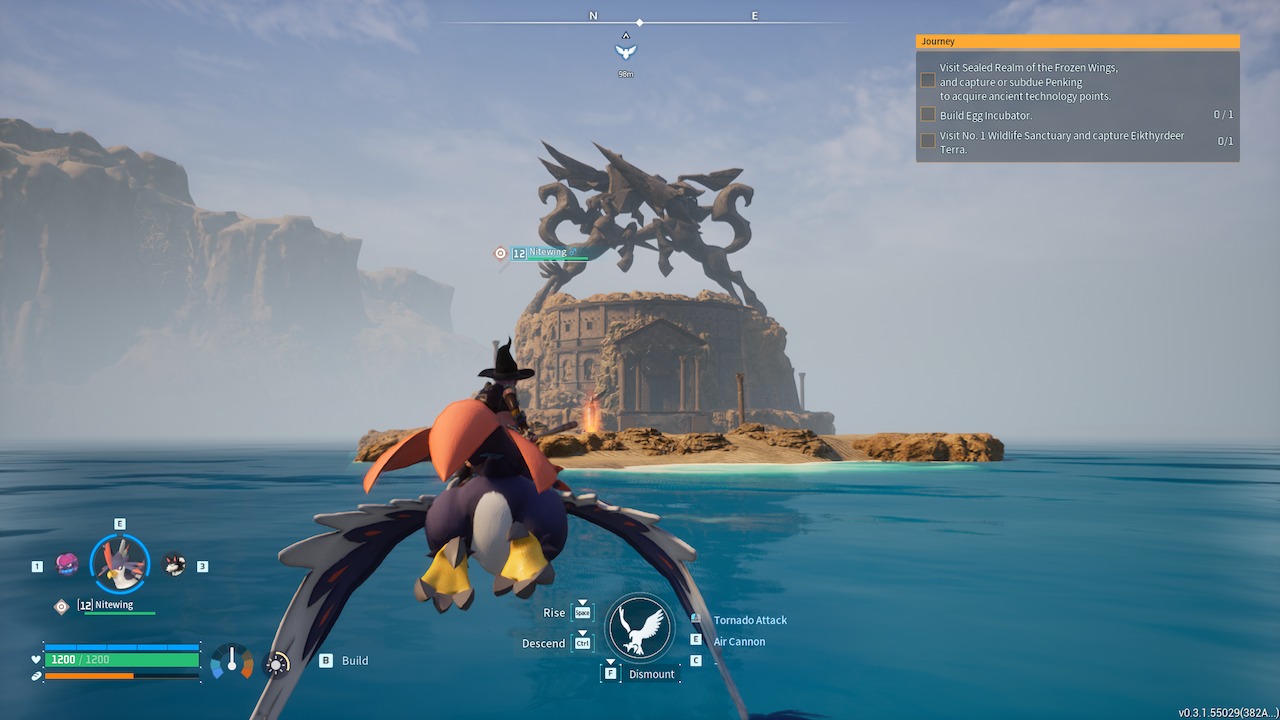Select Dismount from the mount controls
Image resolution: width=1280 pixels, height=720 pixels.
pos(651,674)
